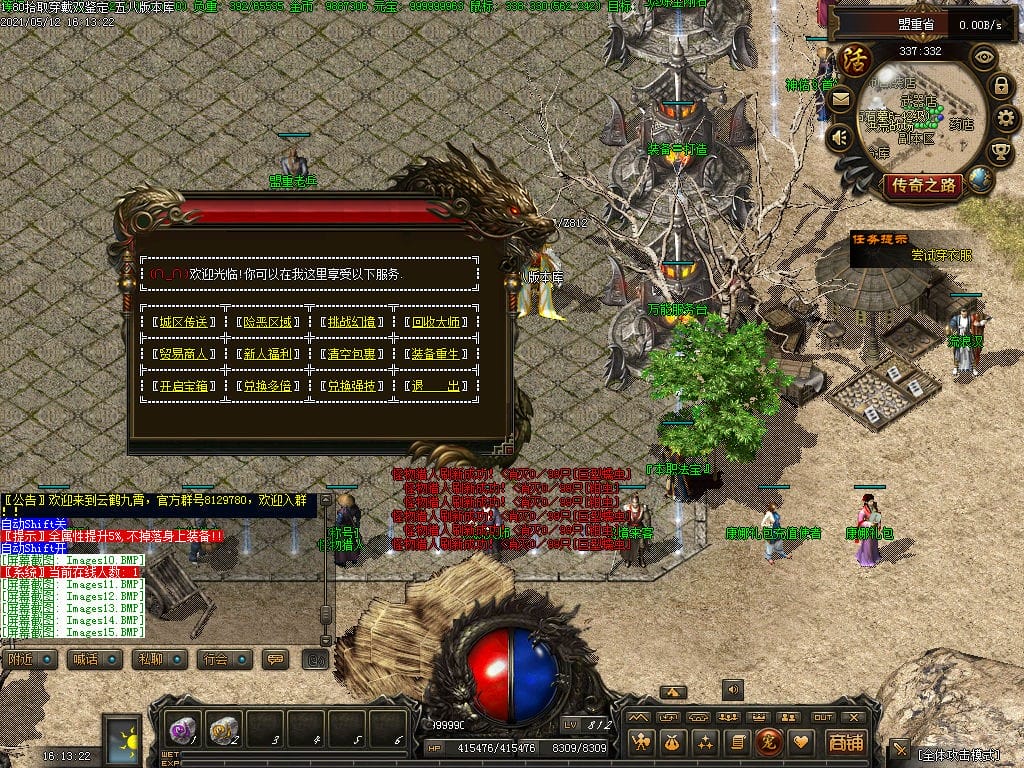The height and width of the screenshot is (768, 1024).
Task: Exit the dialog via 退出
Action: [439, 386]
